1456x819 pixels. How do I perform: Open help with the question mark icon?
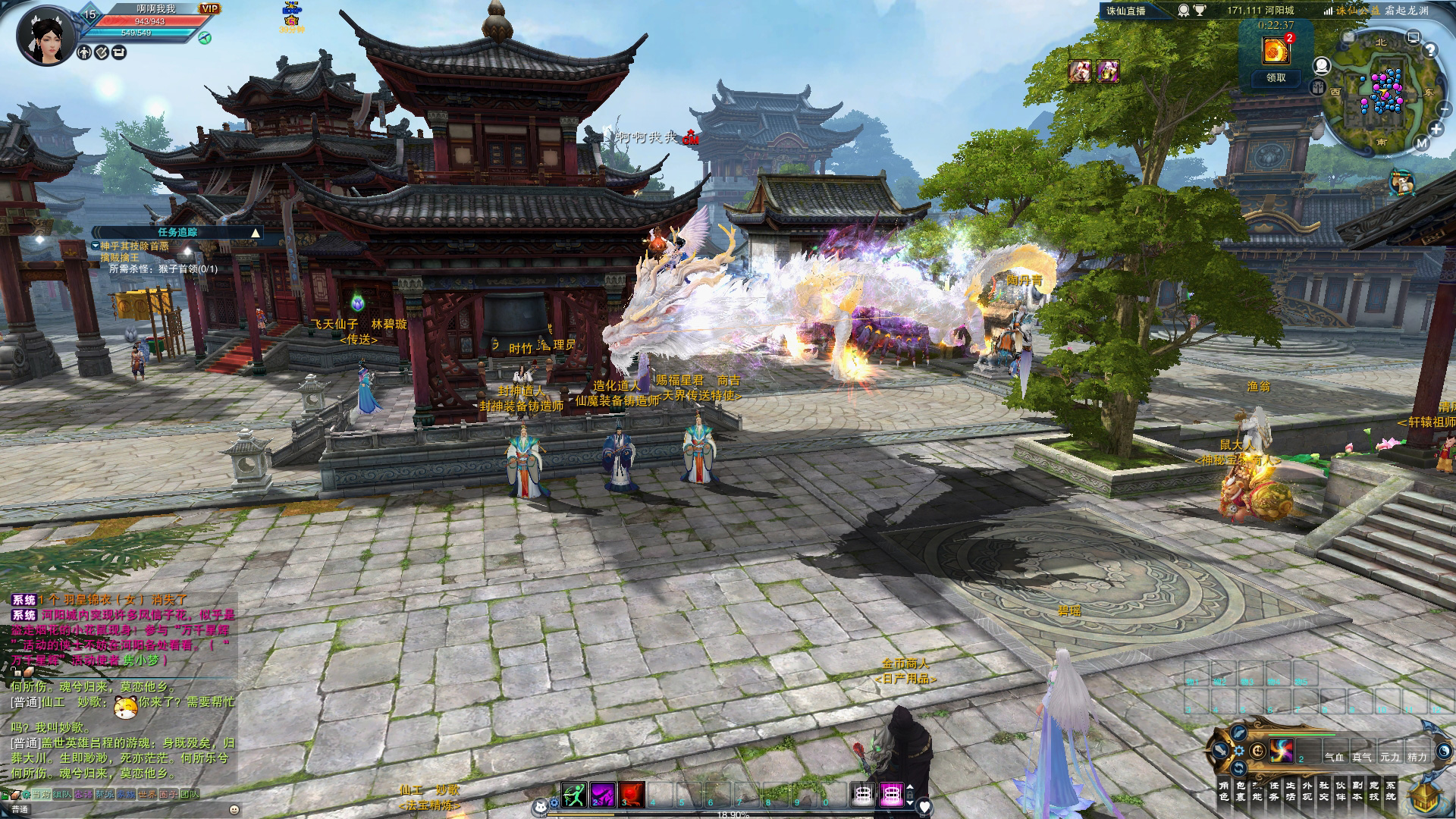coord(1430,51)
